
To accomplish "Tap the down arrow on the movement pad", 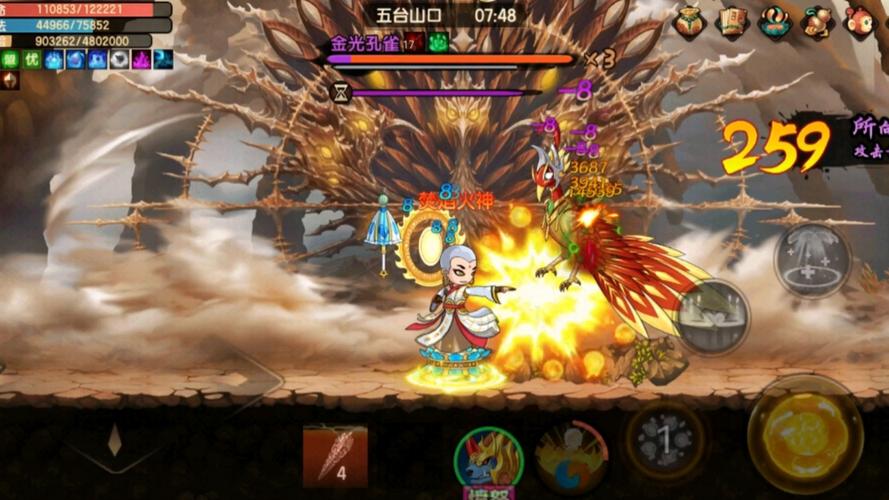I will [115, 440].
